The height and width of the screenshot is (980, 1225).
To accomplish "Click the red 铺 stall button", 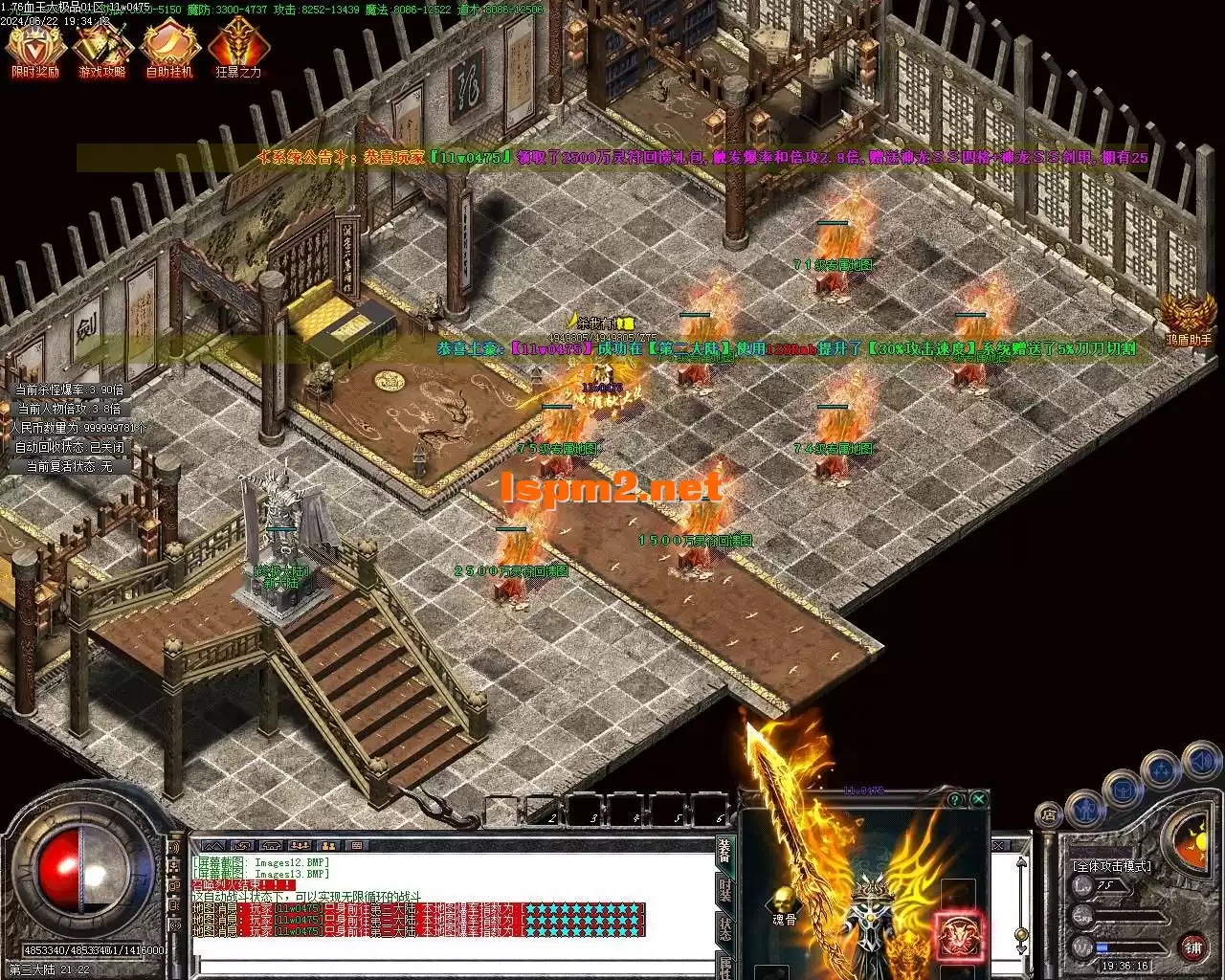I will 1193,947.
